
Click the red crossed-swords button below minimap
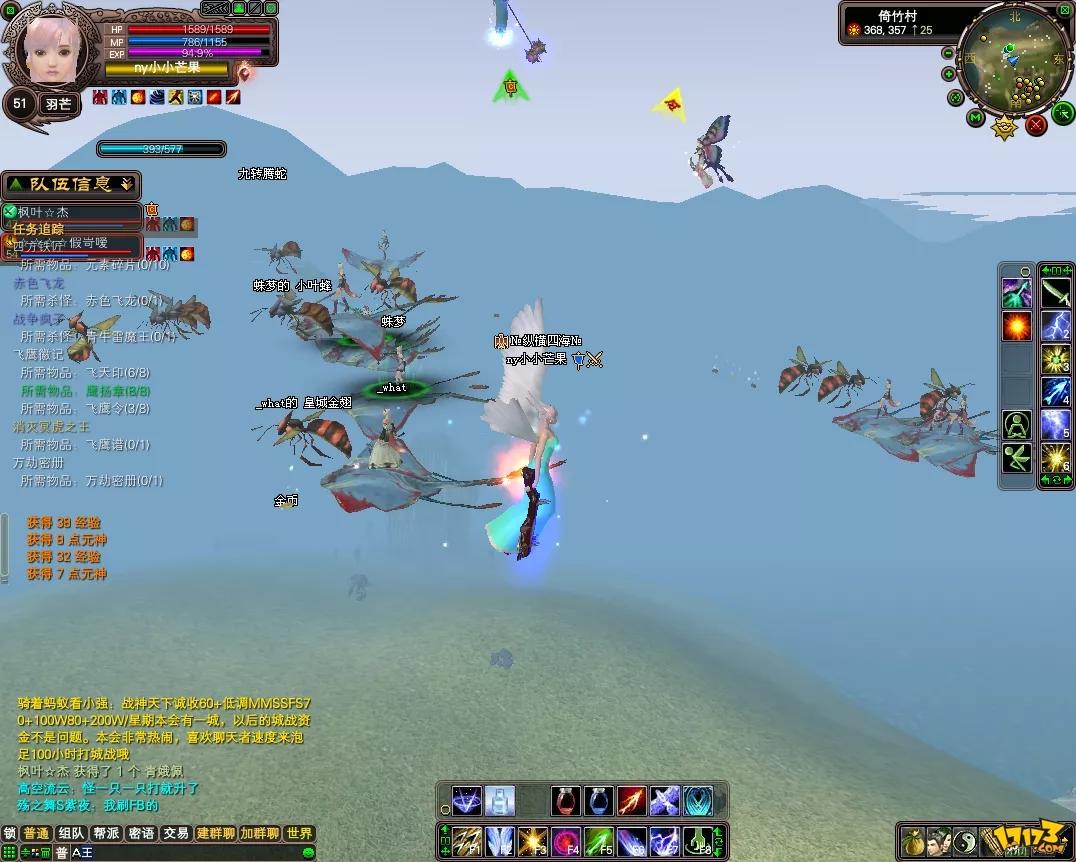1036,124
